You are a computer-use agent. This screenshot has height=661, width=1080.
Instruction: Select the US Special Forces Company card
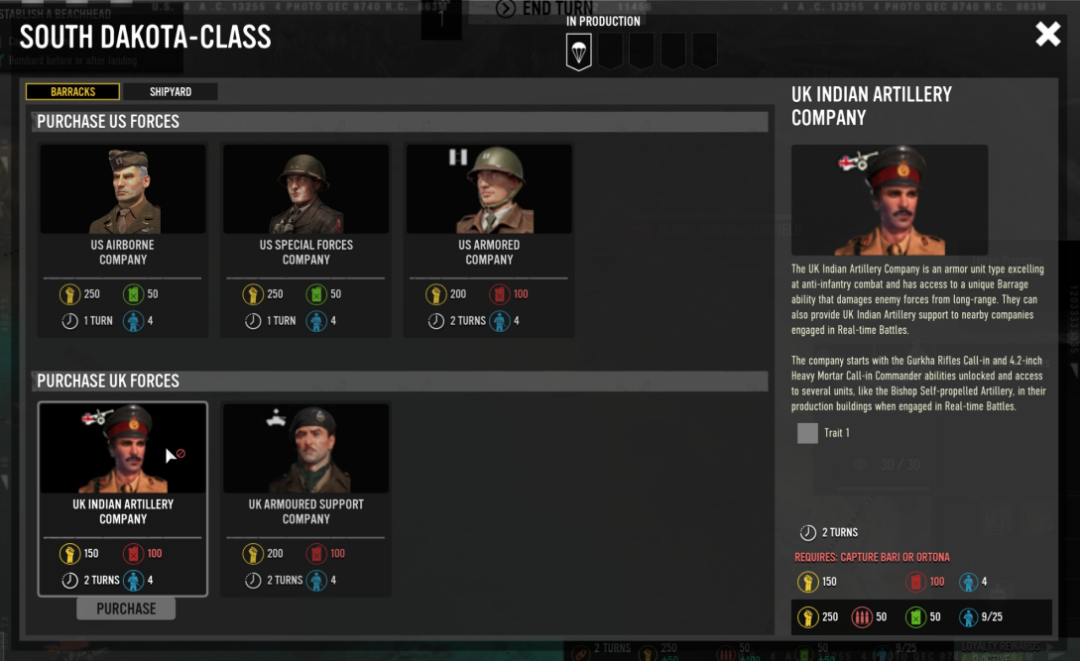click(306, 240)
